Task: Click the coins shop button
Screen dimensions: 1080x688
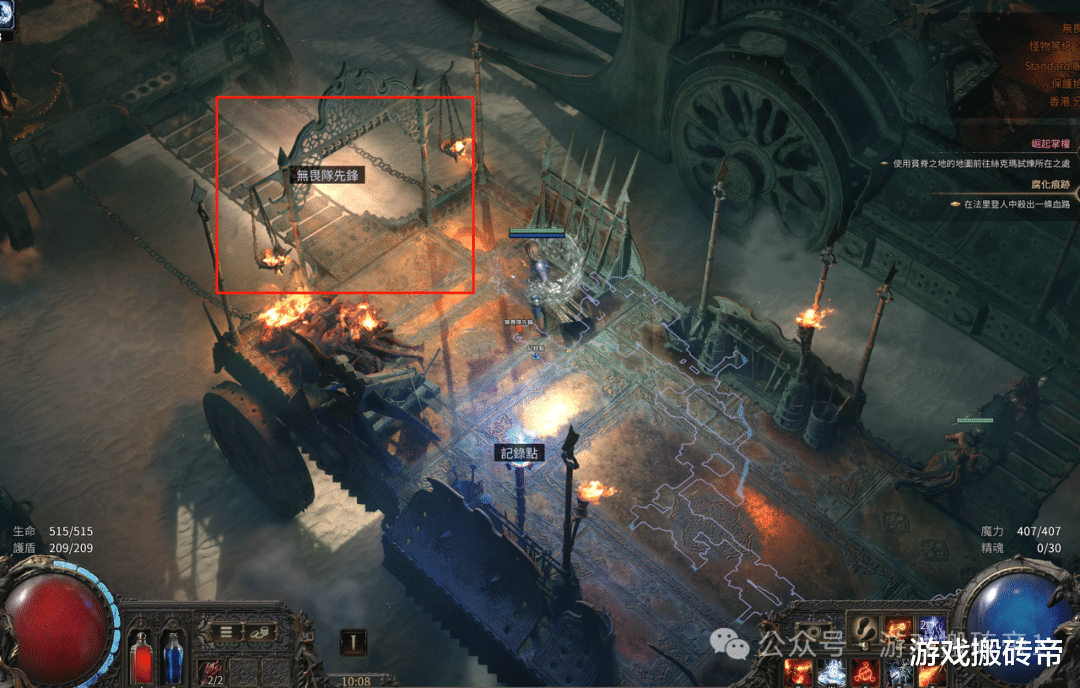Action: 259,632
